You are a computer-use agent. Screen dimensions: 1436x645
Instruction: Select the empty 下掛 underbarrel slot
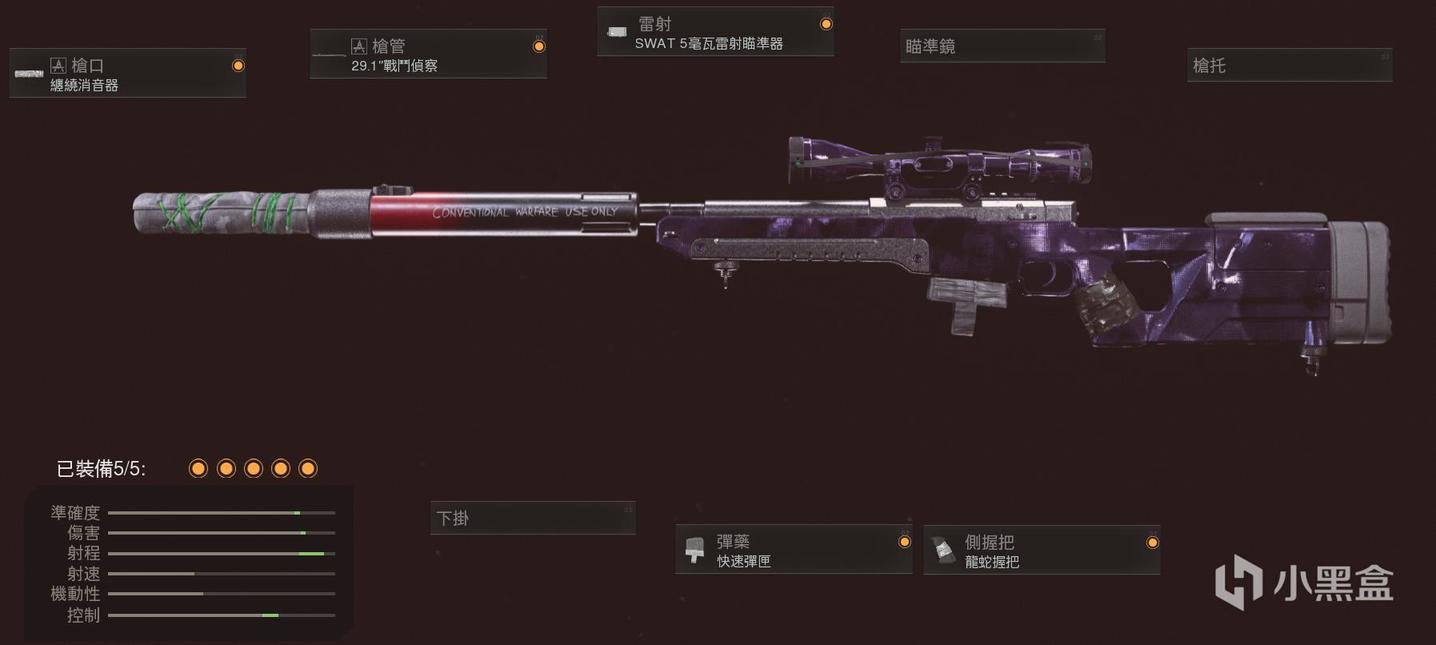(533, 518)
